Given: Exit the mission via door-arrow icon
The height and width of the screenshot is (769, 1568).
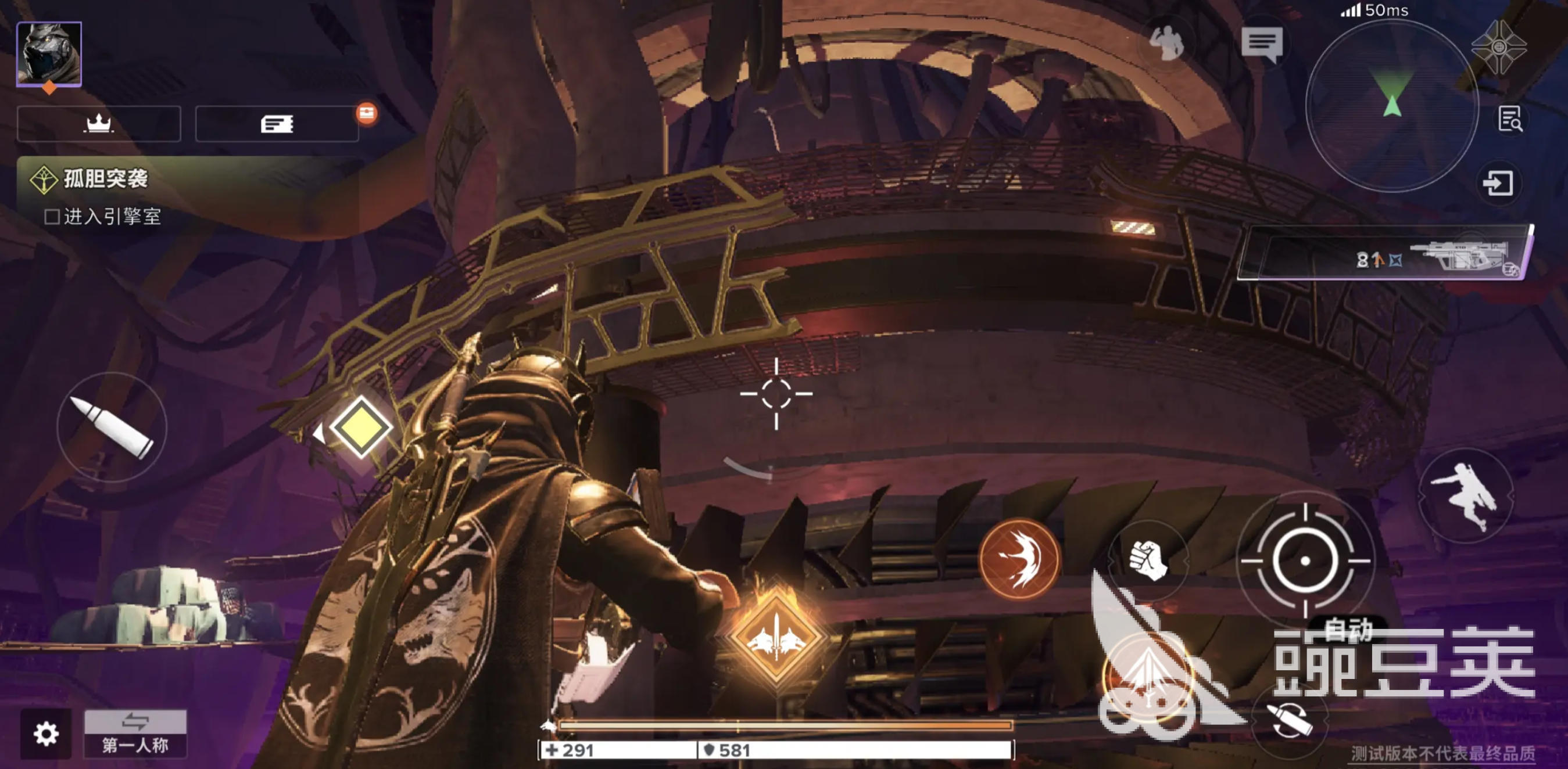Looking at the screenshot, I should tap(1498, 182).
